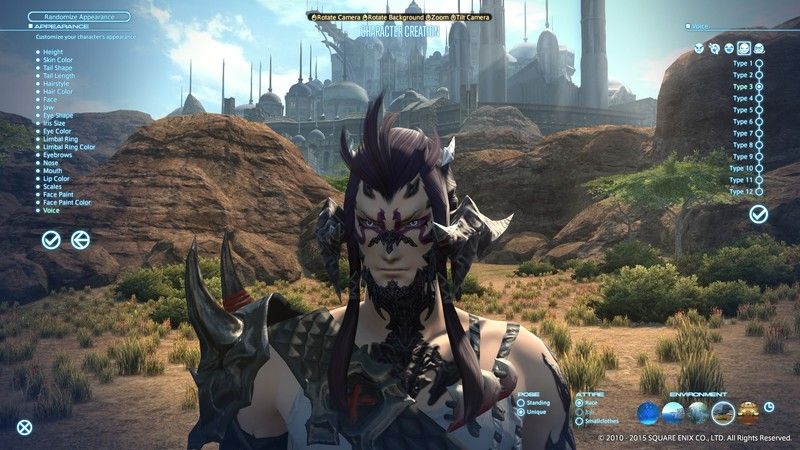Switch attire to Smallclothes

click(579, 421)
